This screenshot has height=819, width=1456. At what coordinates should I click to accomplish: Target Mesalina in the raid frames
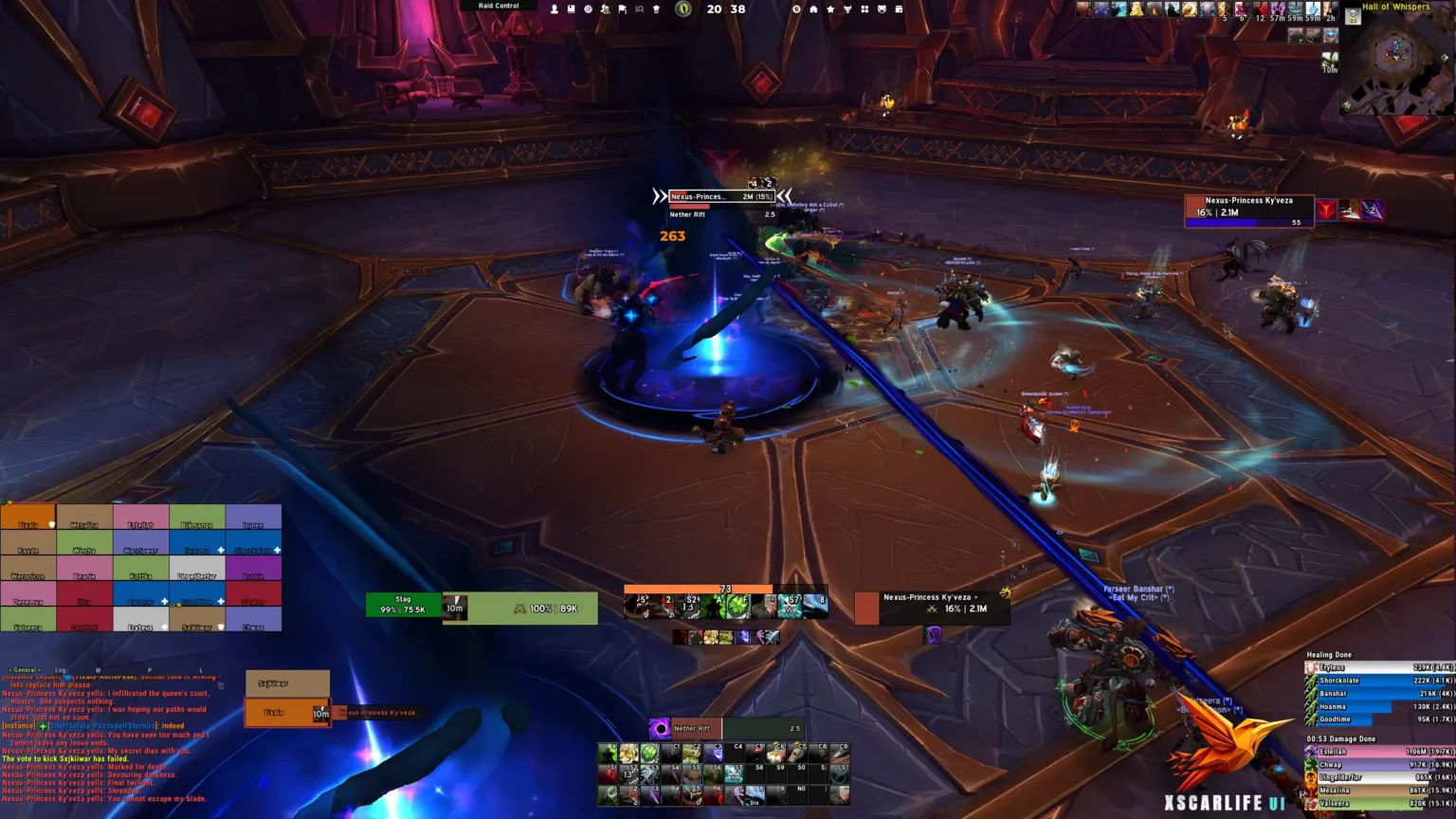84,518
